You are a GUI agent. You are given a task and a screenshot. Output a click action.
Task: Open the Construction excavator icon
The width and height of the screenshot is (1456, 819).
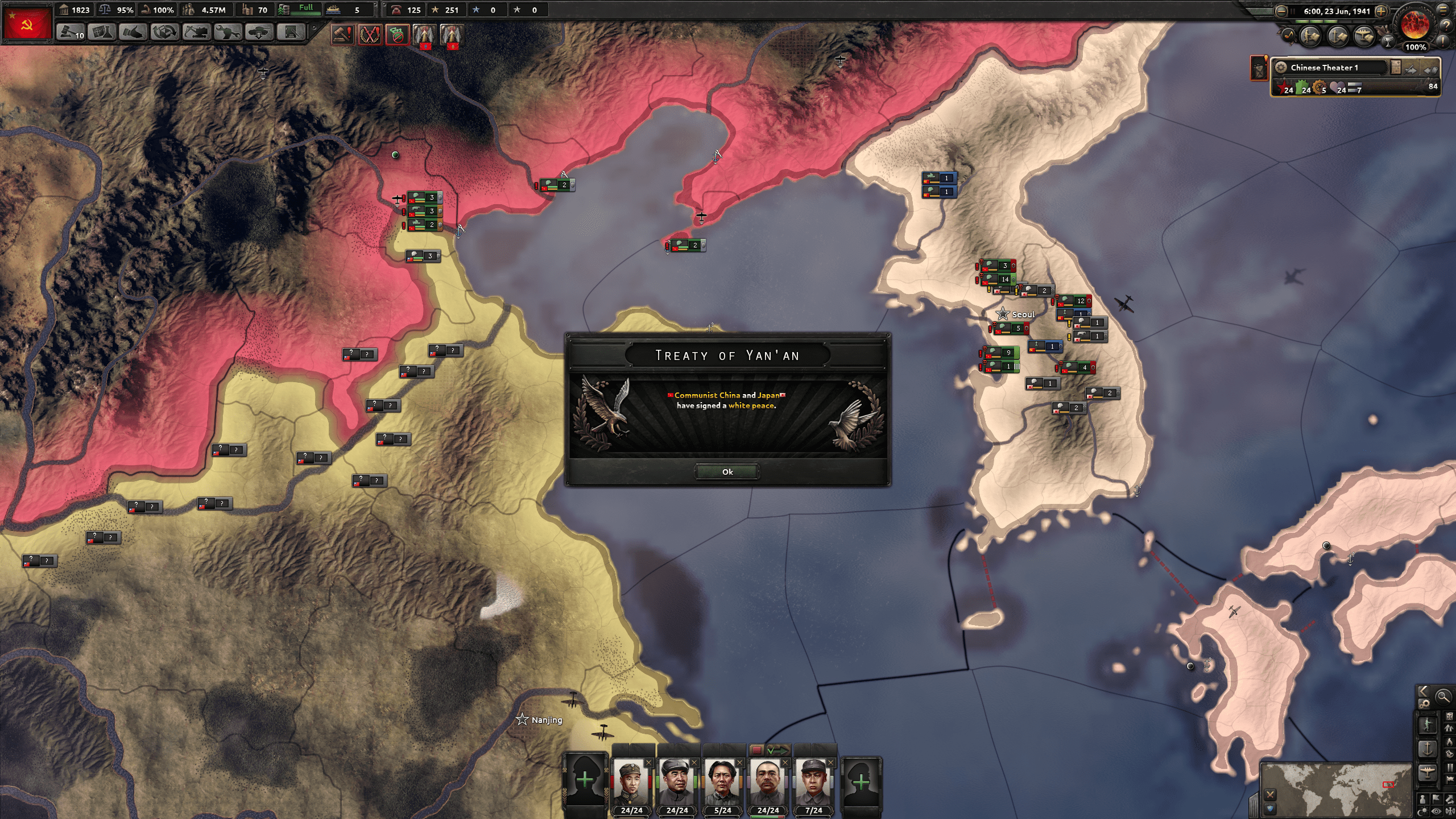click(x=196, y=33)
